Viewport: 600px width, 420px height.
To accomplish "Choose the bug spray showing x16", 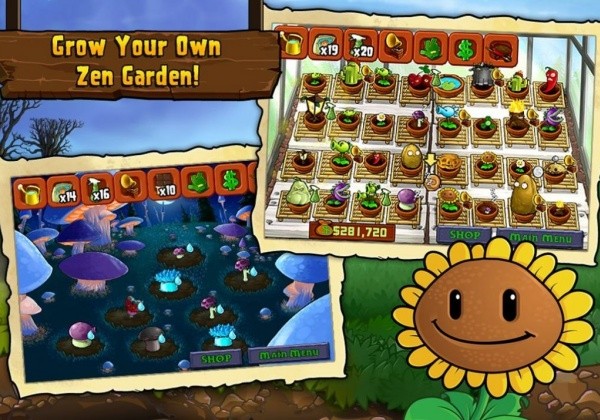I will pyautogui.click(x=97, y=188).
